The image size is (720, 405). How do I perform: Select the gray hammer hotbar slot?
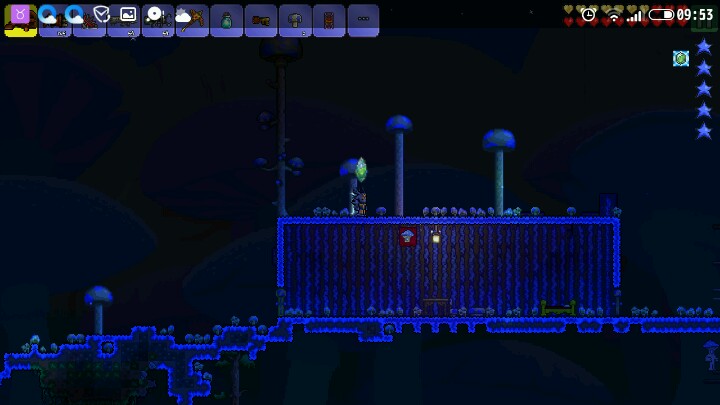tap(295, 20)
